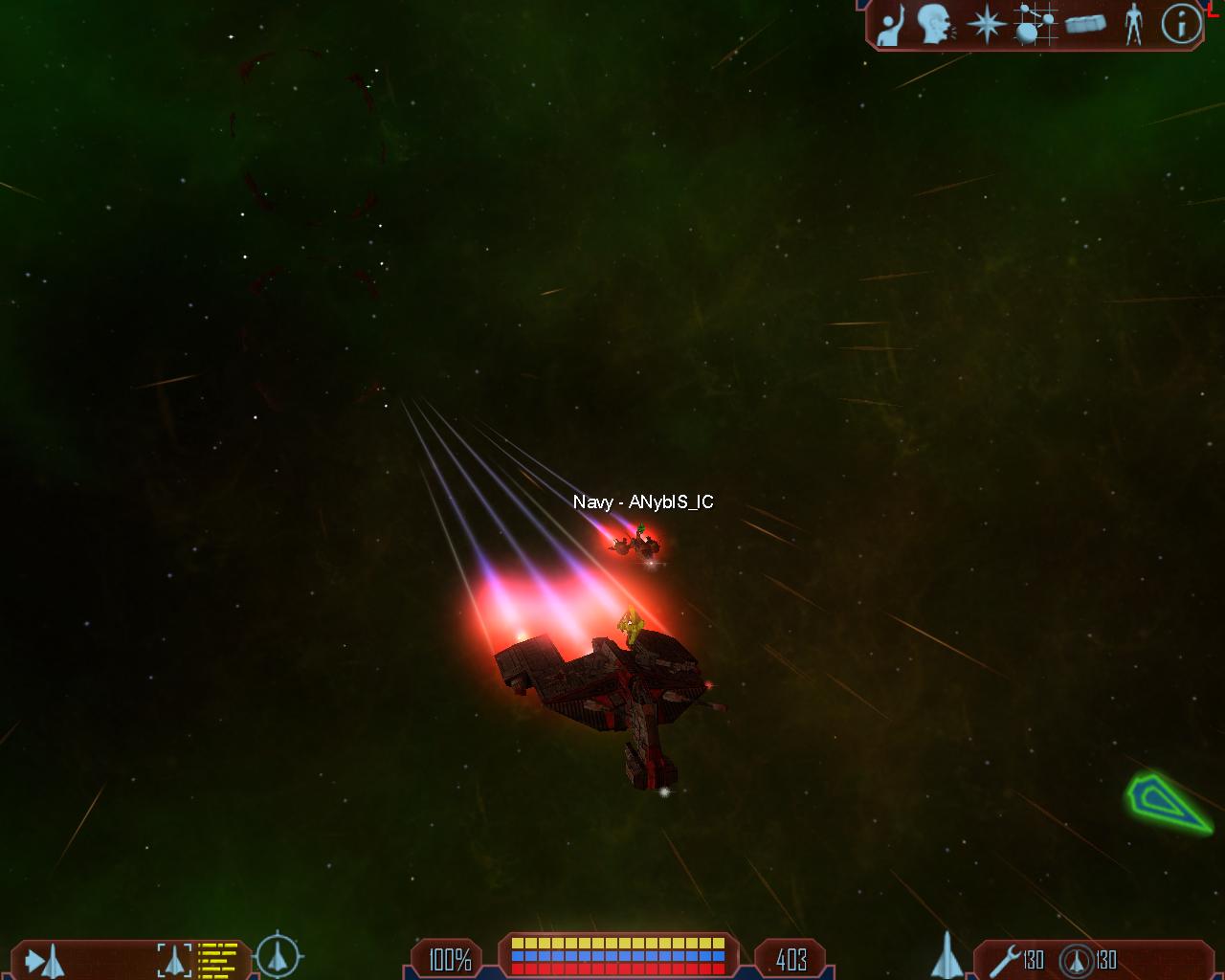The width and height of the screenshot is (1225, 980).
Task: Toggle the ship-in-crosshair circle icon
Action: coord(278,954)
